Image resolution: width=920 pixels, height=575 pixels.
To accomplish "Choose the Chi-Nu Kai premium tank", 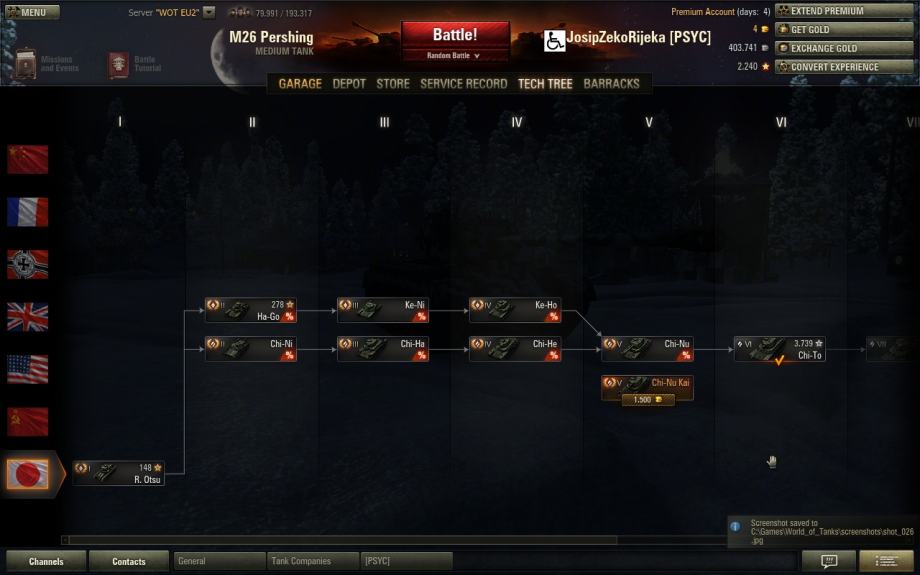I will (647, 388).
